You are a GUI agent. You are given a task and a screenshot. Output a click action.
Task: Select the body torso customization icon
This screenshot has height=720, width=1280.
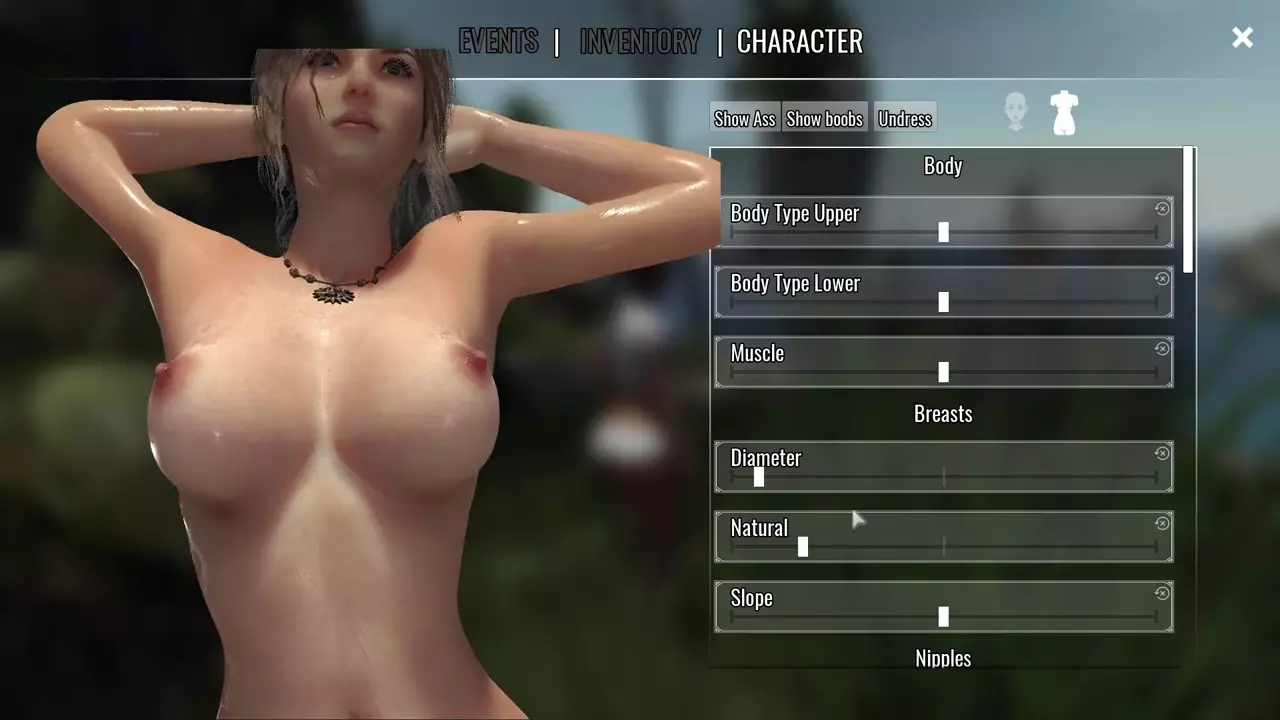coord(1064,112)
